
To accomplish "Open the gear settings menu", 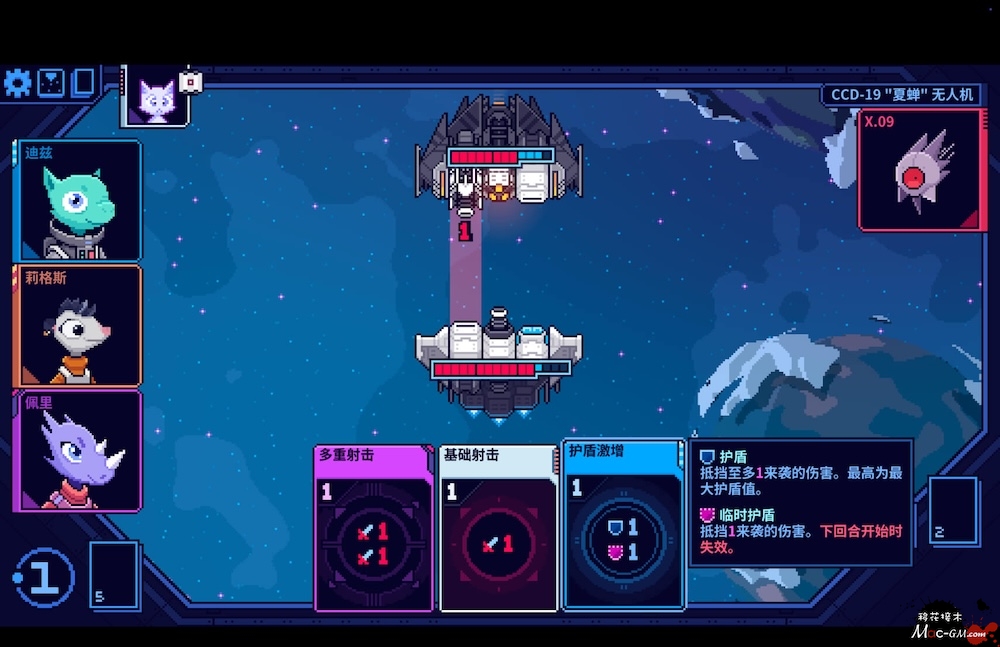I will (18, 83).
